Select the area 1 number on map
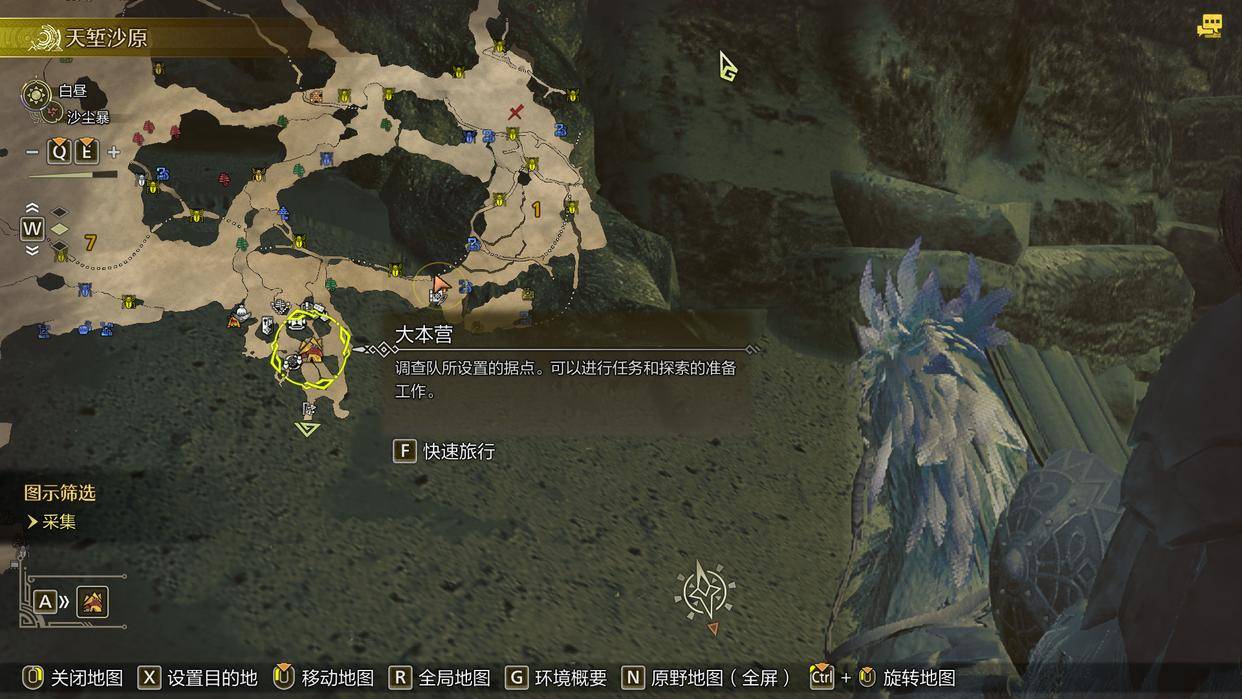The image size is (1242, 699). point(537,209)
